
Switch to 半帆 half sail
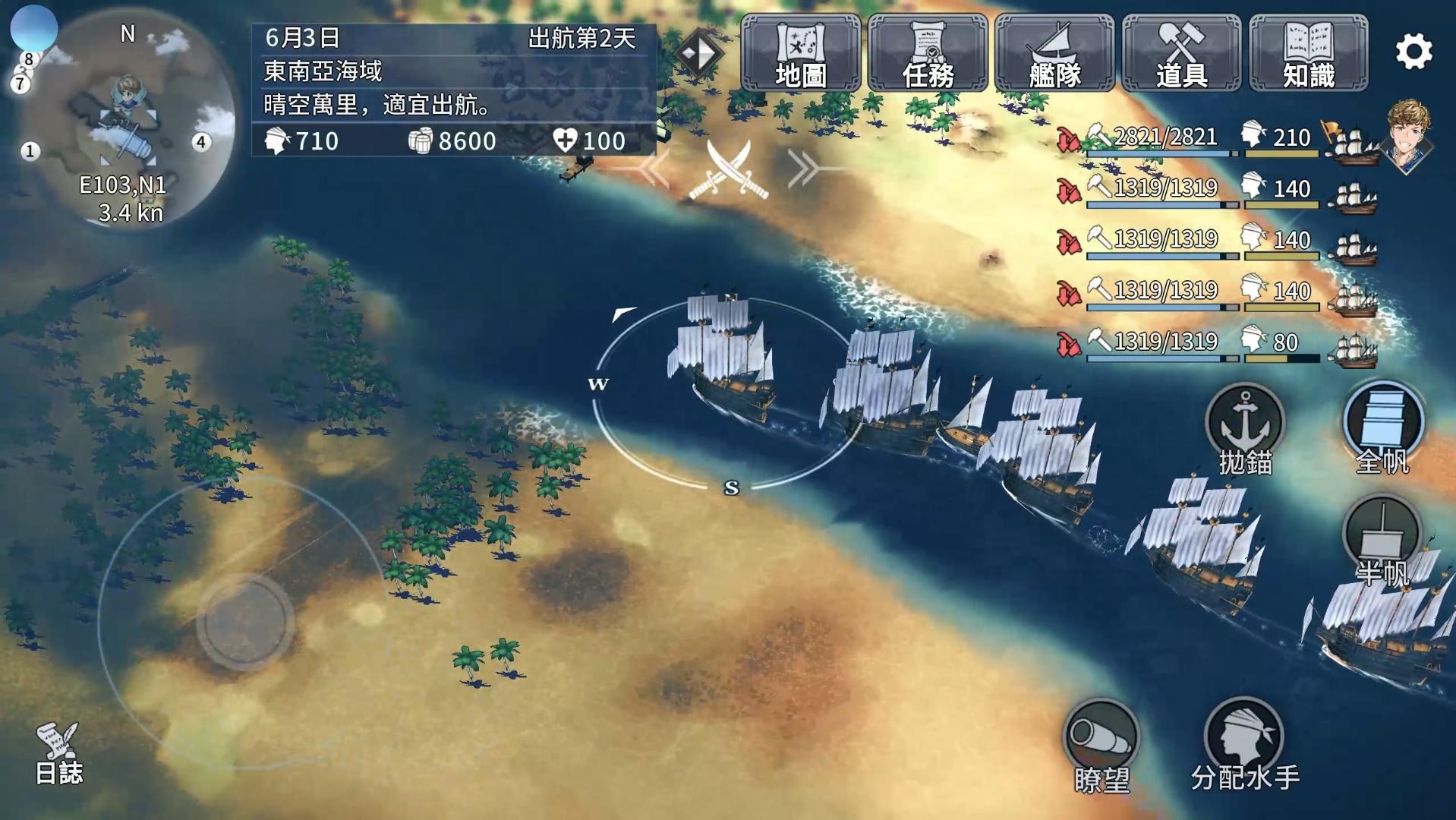click(1382, 541)
